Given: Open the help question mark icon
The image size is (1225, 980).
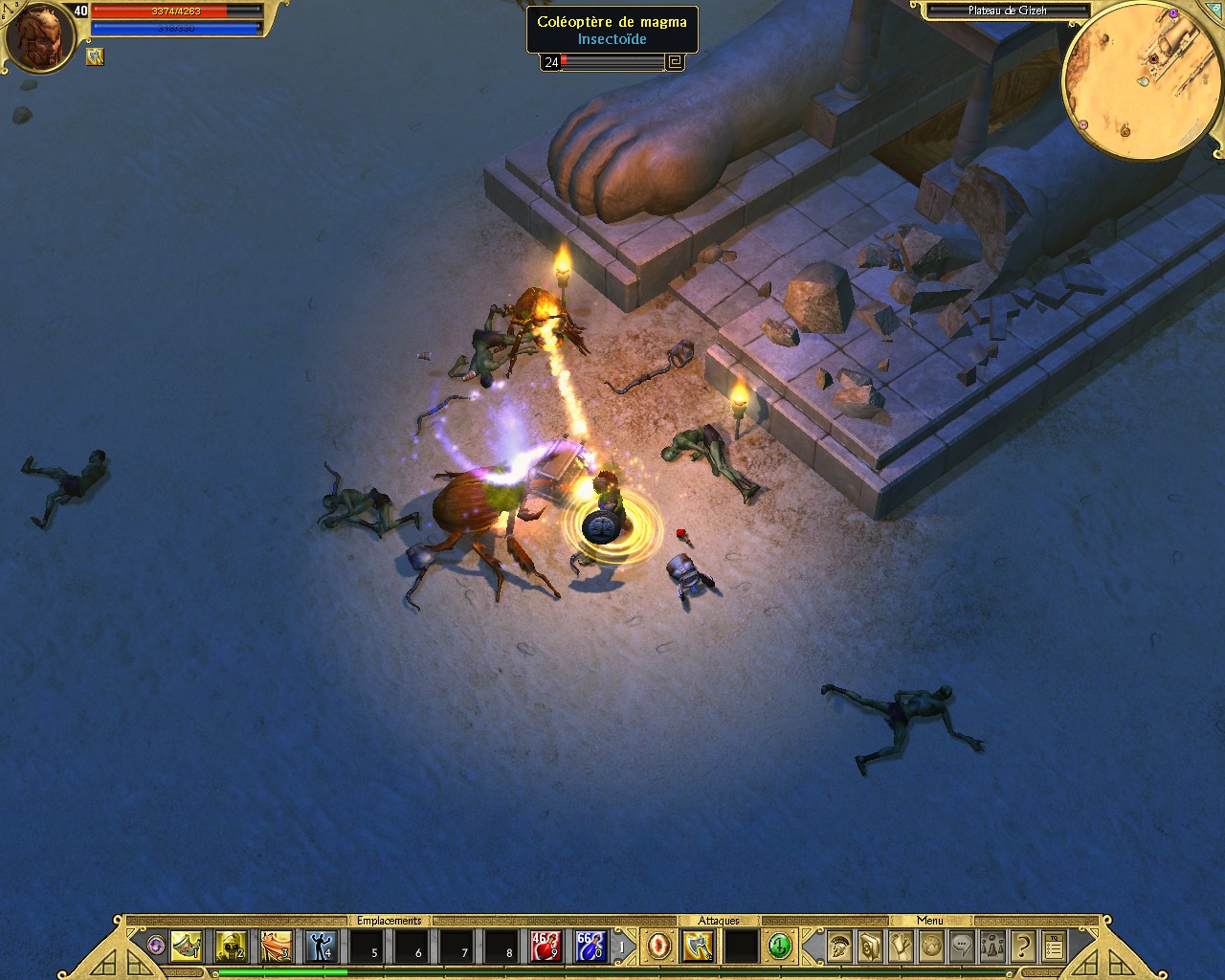Looking at the screenshot, I should [1022, 946].
